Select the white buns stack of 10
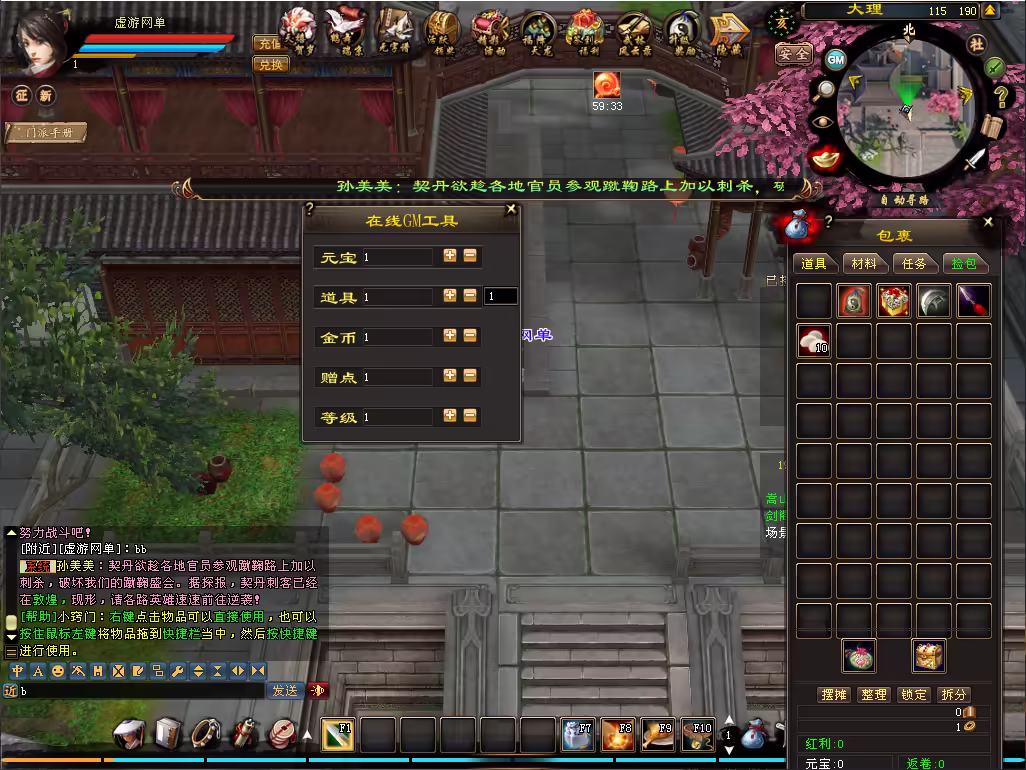The height and width of the screenshot is (770, 1026). tap(814, 341)
